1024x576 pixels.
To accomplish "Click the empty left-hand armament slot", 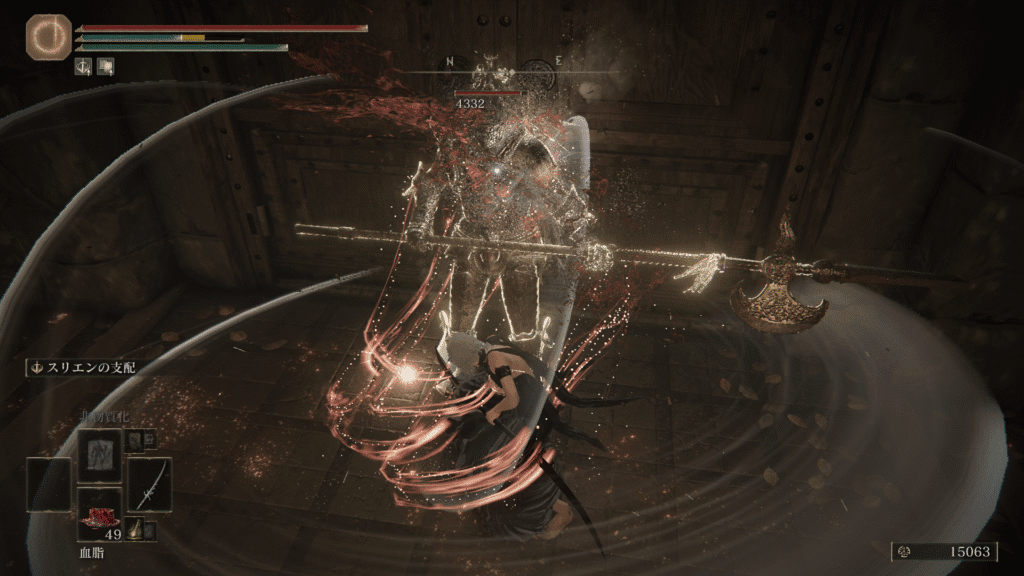I will tap(49, 484).
